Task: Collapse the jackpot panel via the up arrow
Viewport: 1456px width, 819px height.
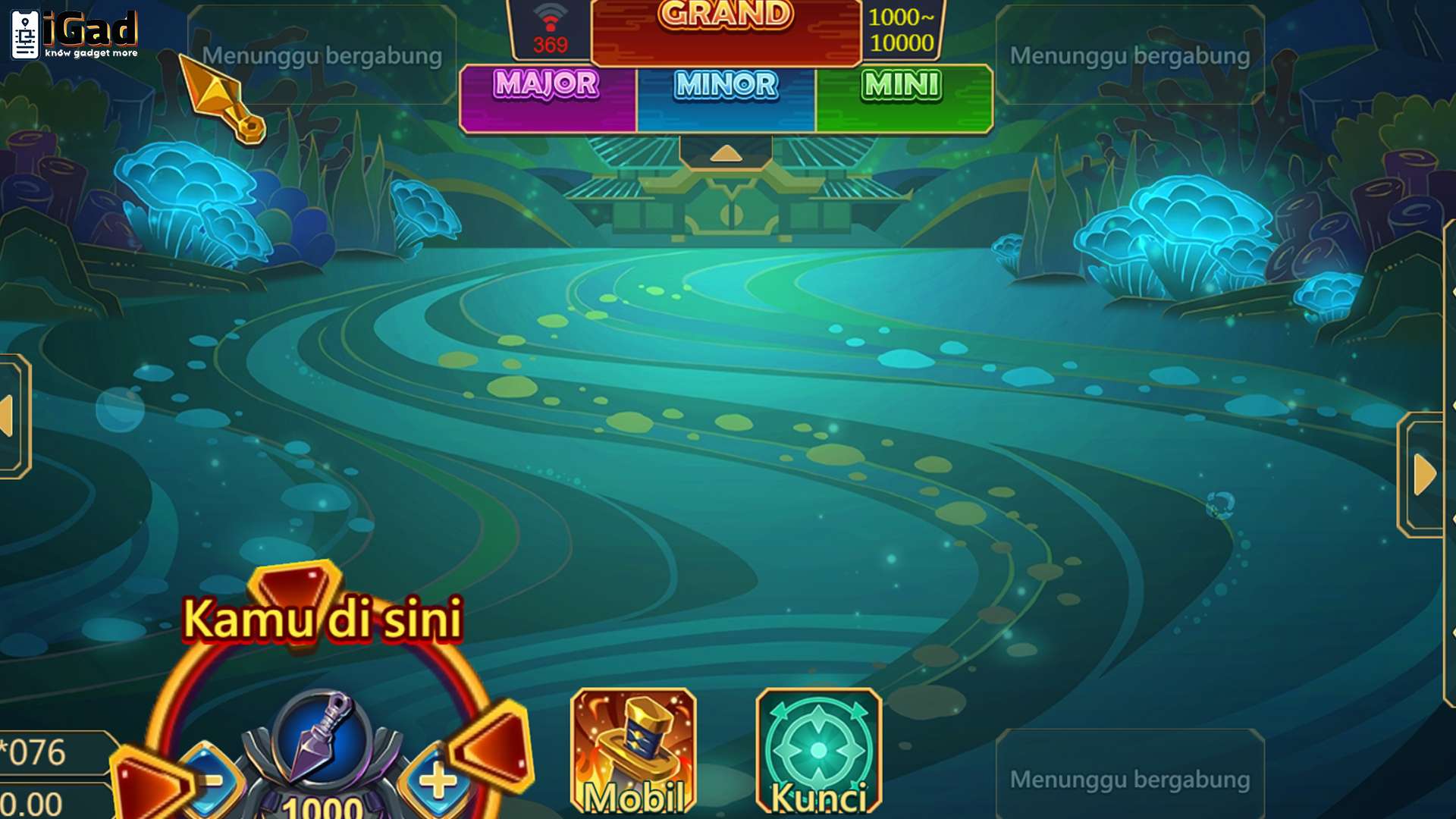Action: pos(726,155)
